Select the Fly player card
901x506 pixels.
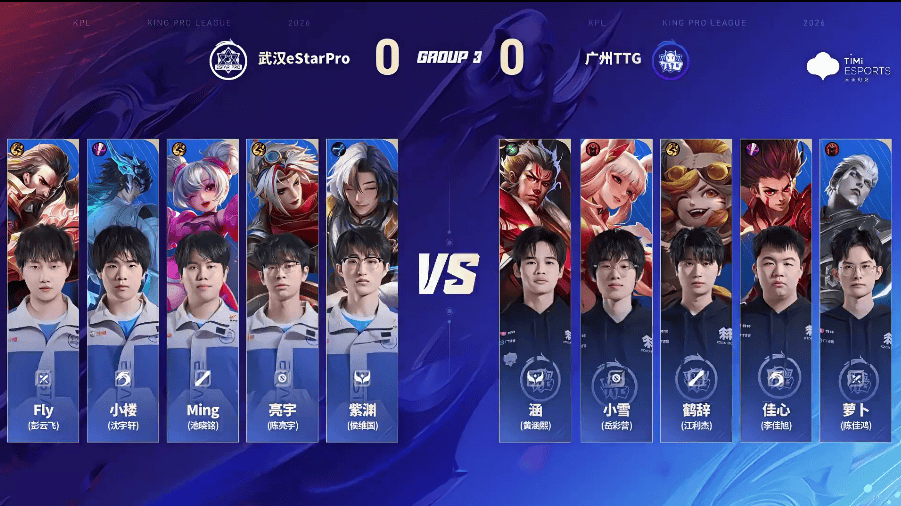point(43,290)
